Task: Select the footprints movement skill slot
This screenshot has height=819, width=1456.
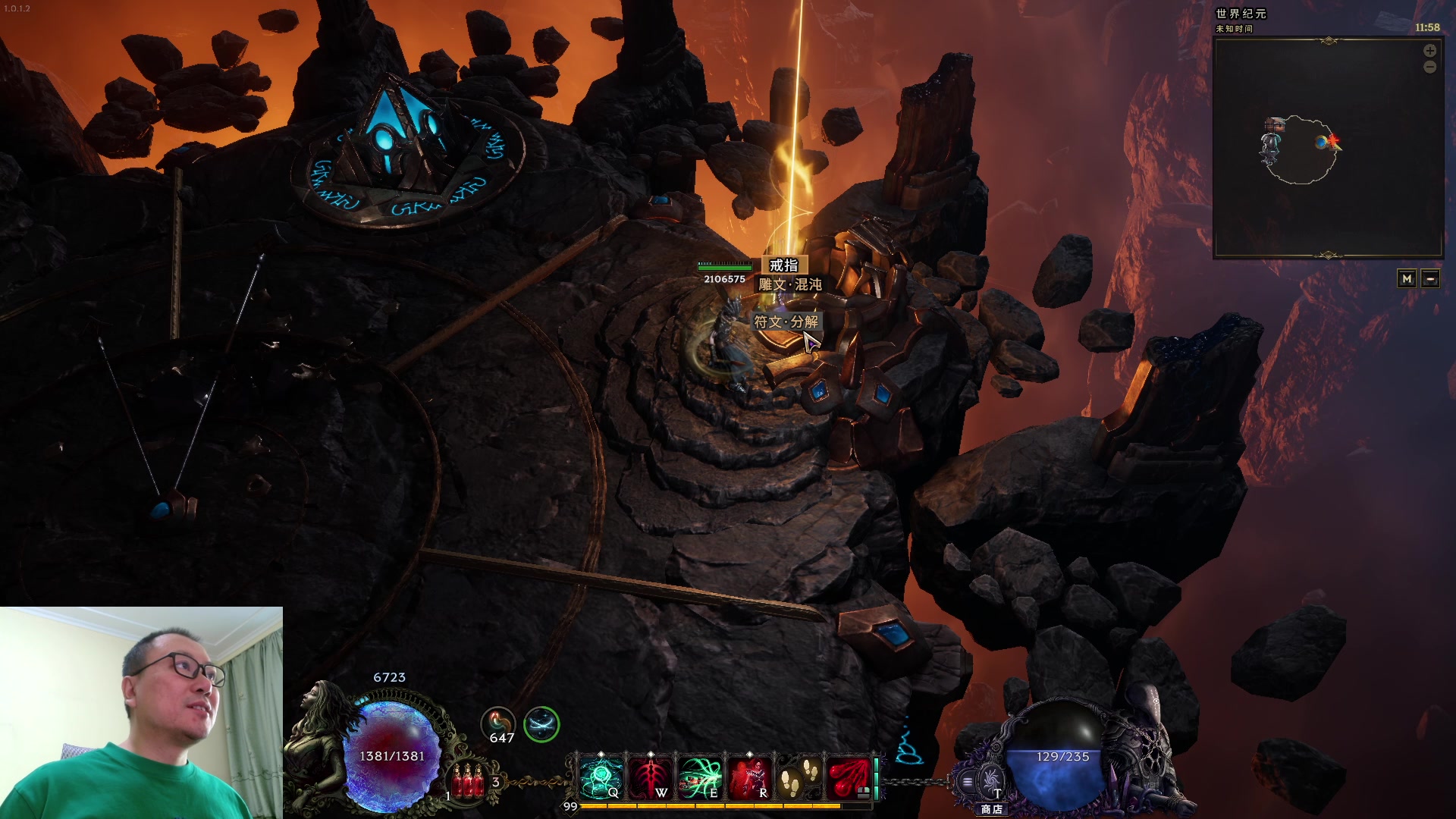Action: pyautogui.click(x=799, y=778)
